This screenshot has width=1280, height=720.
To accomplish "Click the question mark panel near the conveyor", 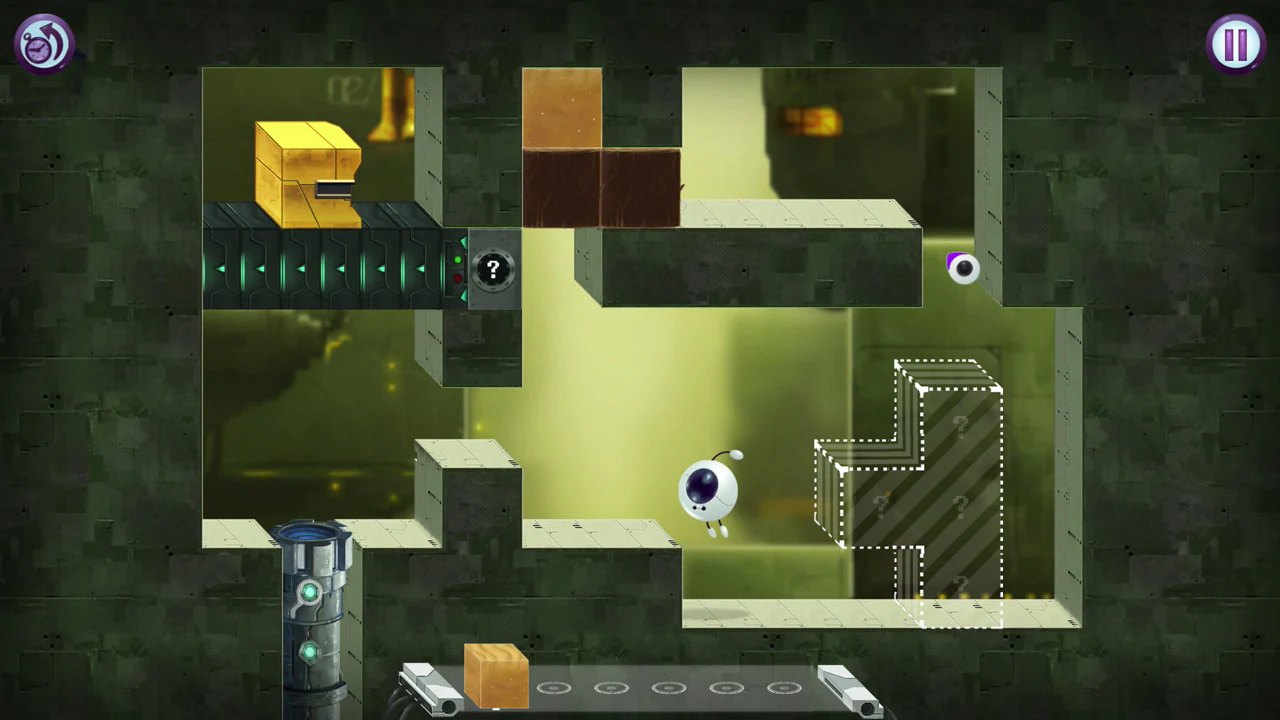I will pyautogui.click(x=492, y=268).
